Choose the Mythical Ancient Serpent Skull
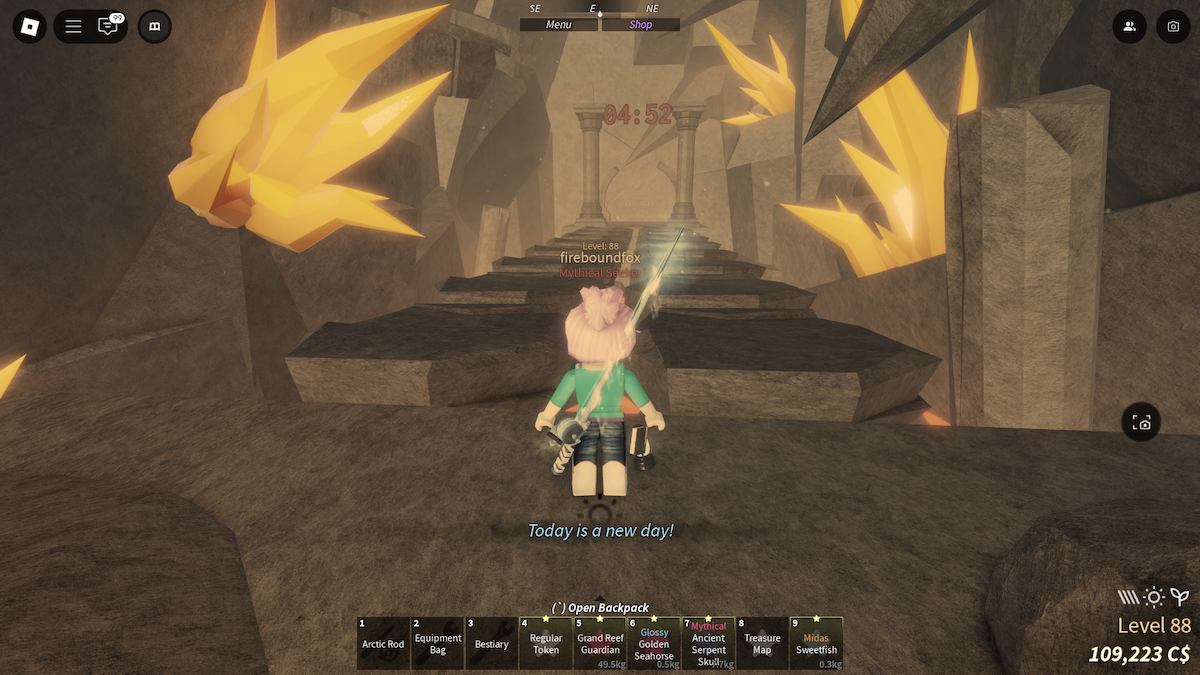 tap(708, 643)
